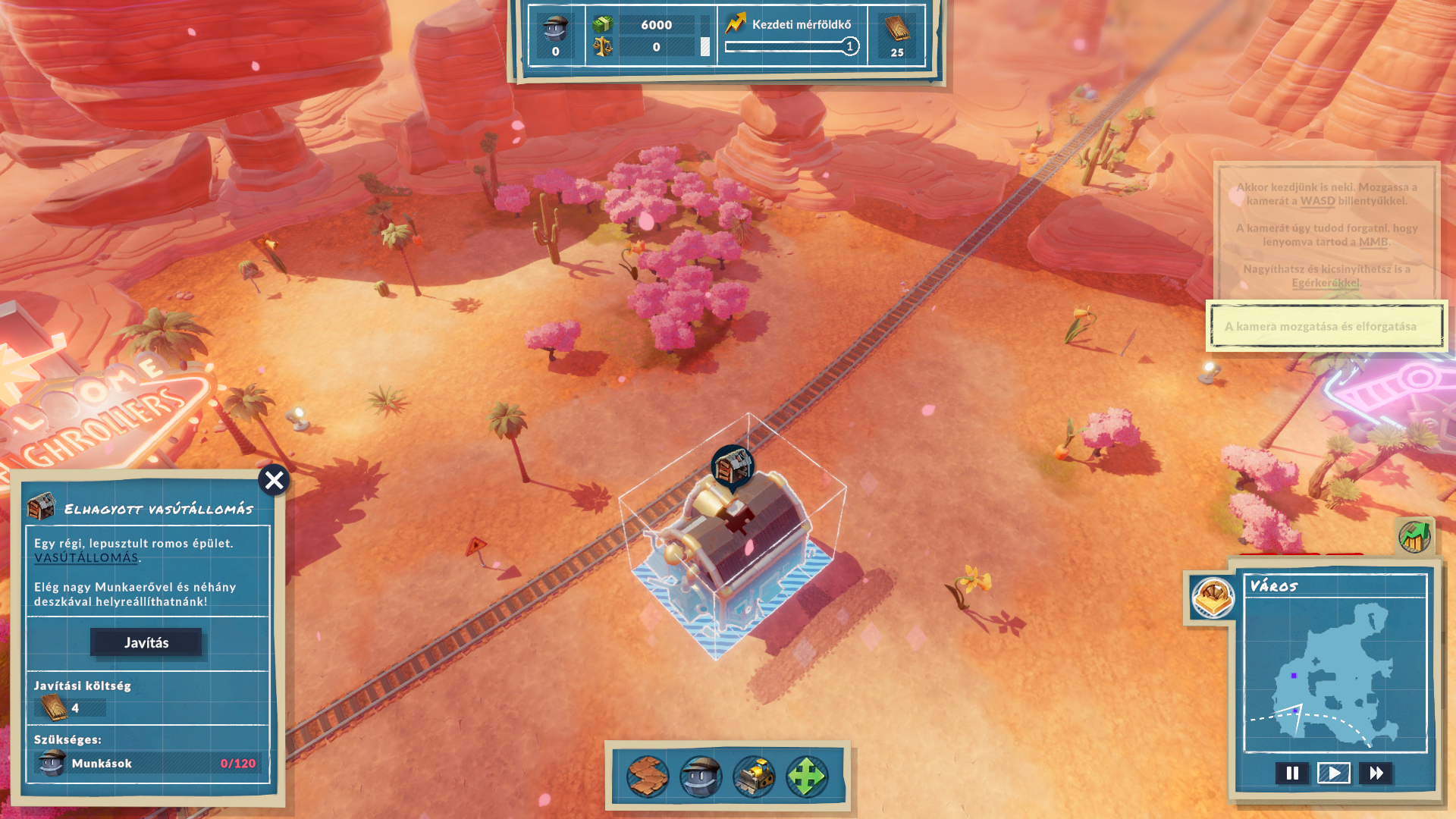
Task: Open the statistics chart icon
Action: coord(1414,537)
